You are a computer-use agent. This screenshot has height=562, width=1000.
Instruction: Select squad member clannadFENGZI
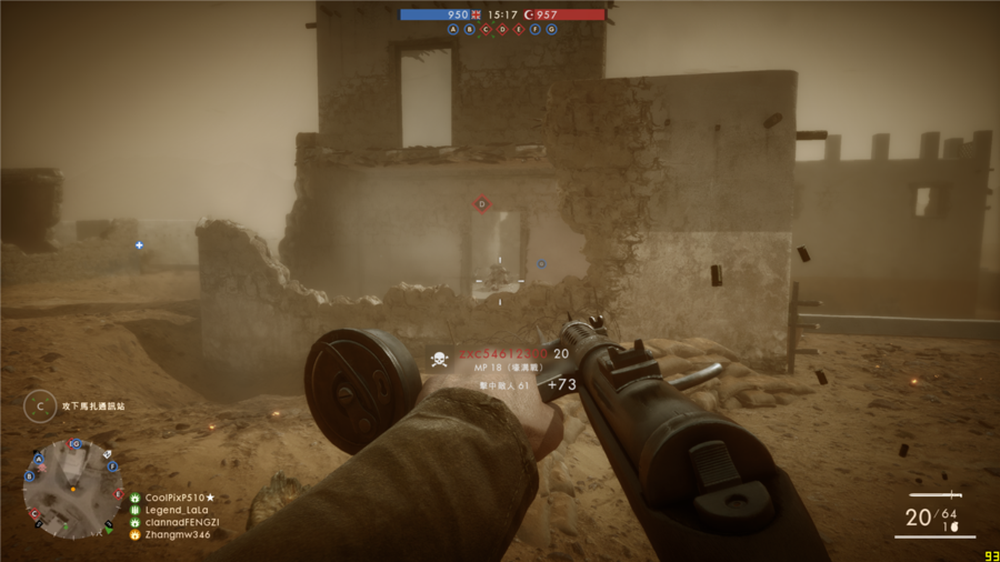click(181, 522)
